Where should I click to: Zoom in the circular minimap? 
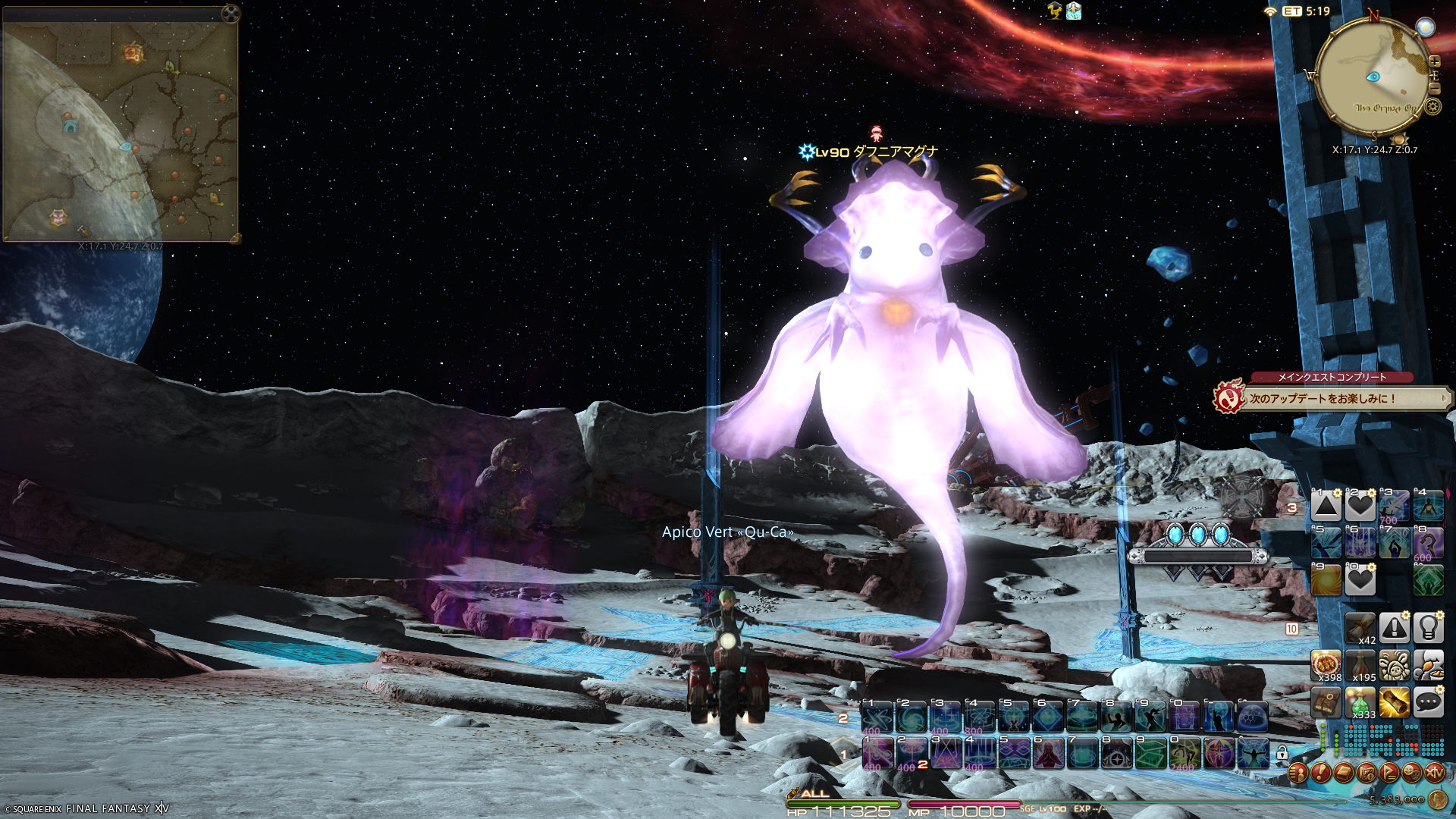point(1434,61)
